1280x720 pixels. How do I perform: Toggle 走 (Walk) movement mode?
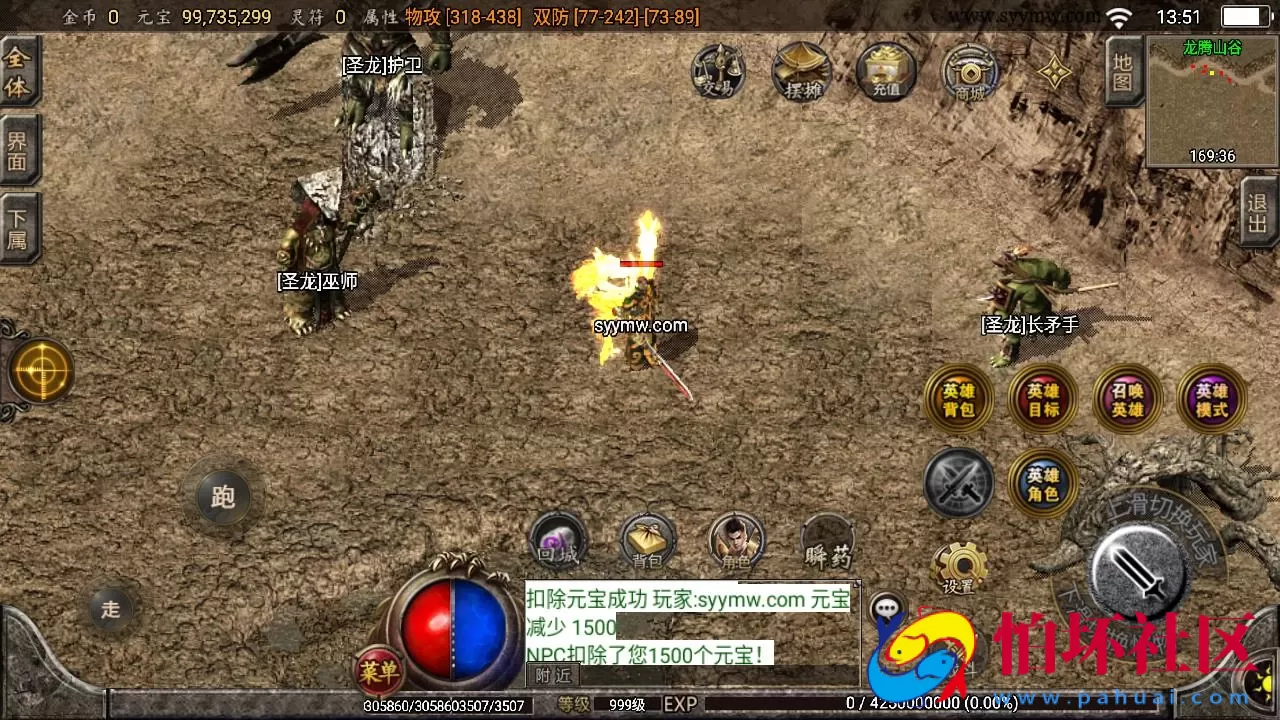110,608
